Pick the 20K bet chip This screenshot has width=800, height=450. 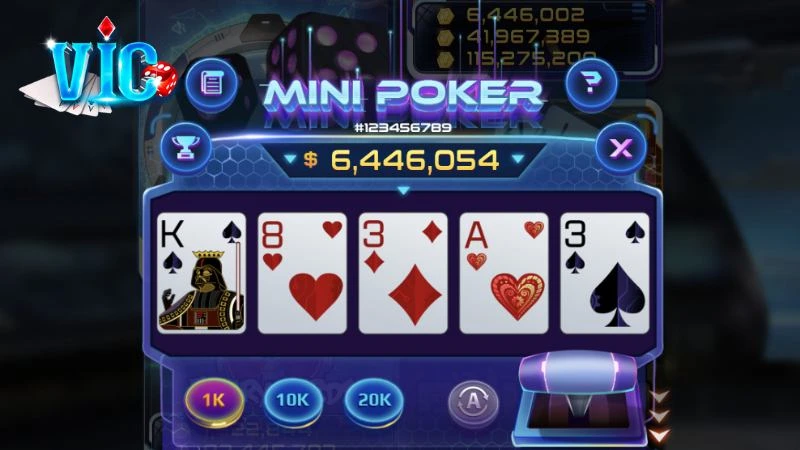(372, 400)
